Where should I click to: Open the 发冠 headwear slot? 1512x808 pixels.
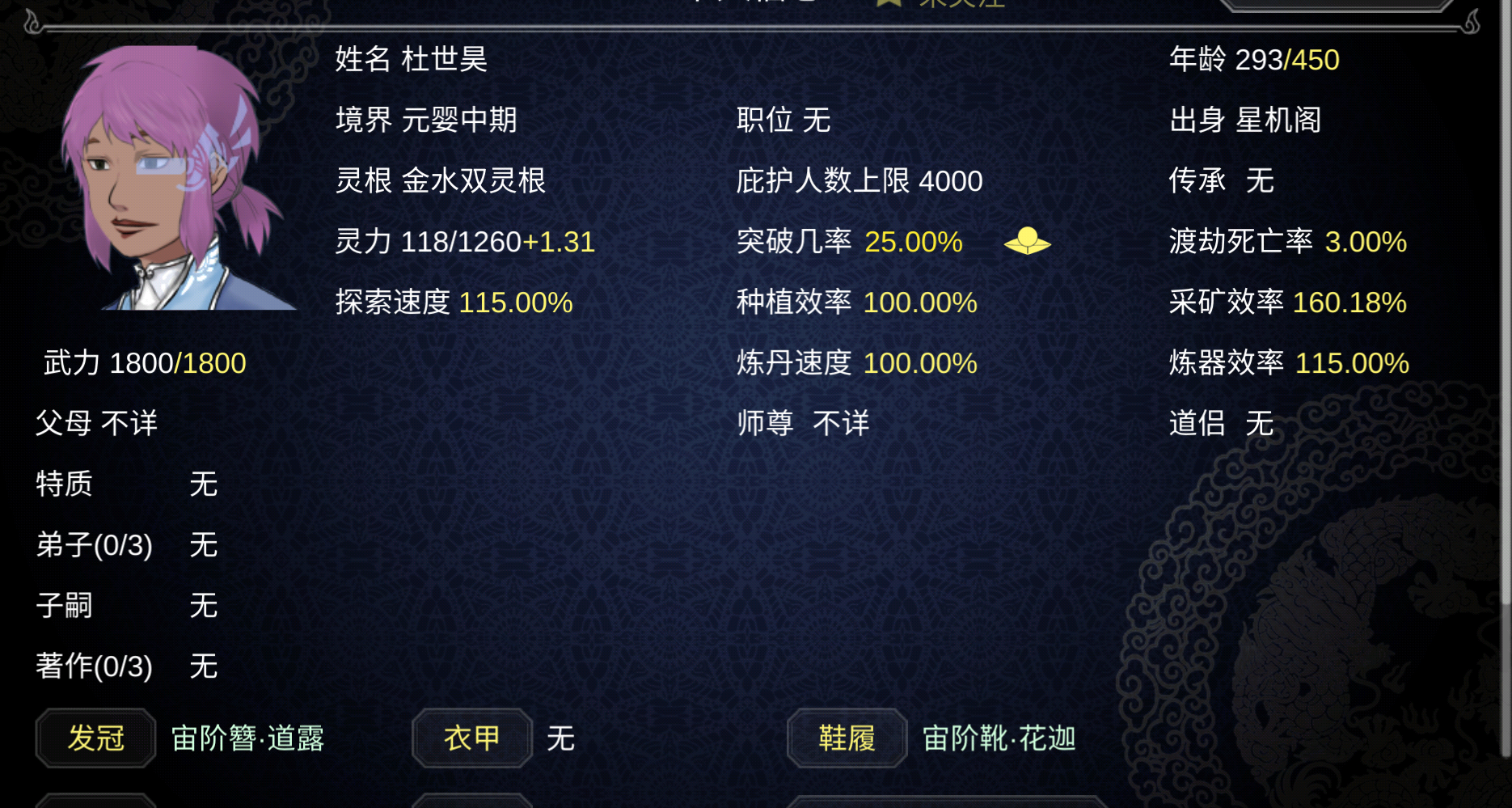click(95, 738)
